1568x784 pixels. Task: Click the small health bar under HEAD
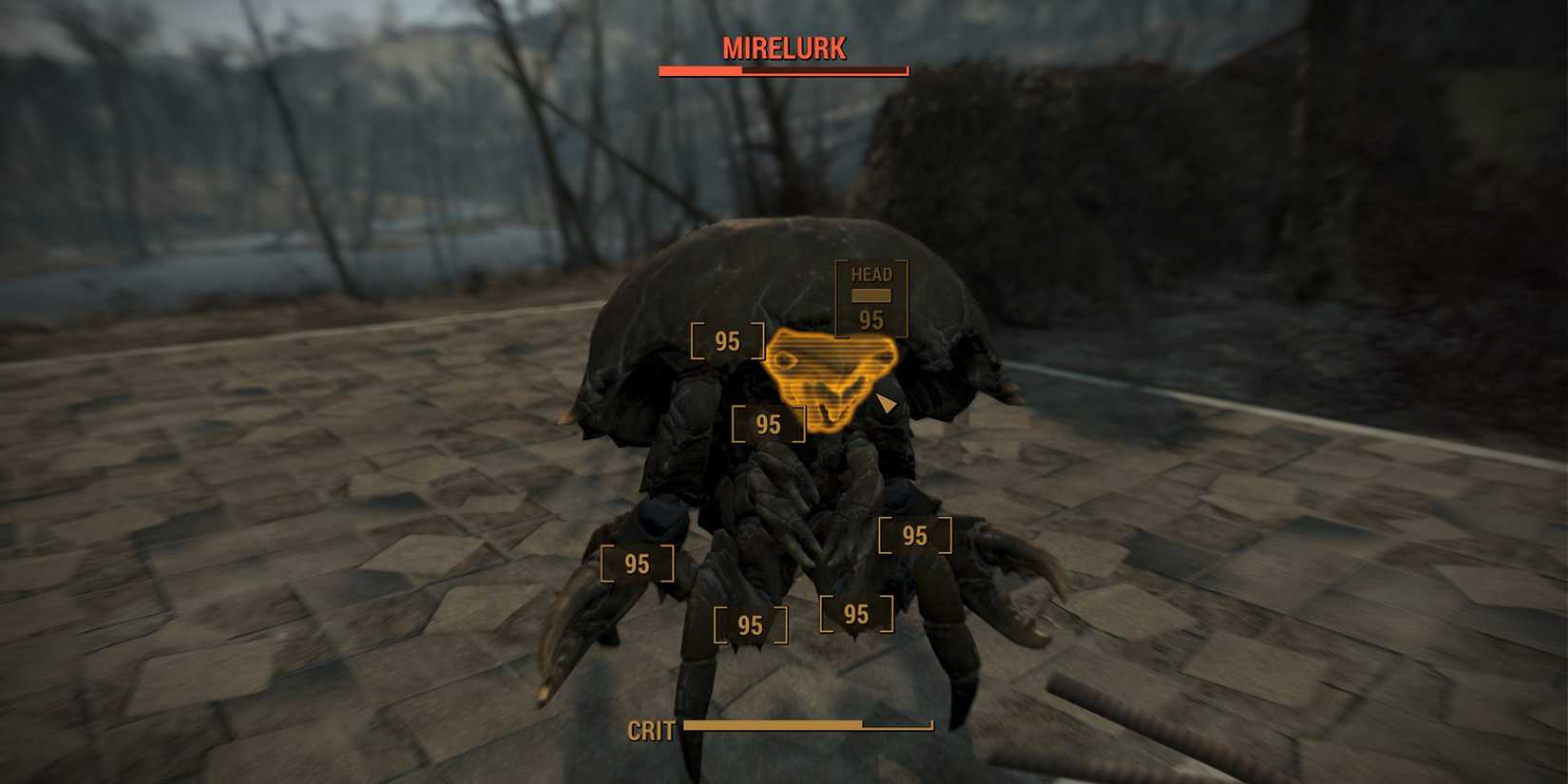tap(870, 296)
